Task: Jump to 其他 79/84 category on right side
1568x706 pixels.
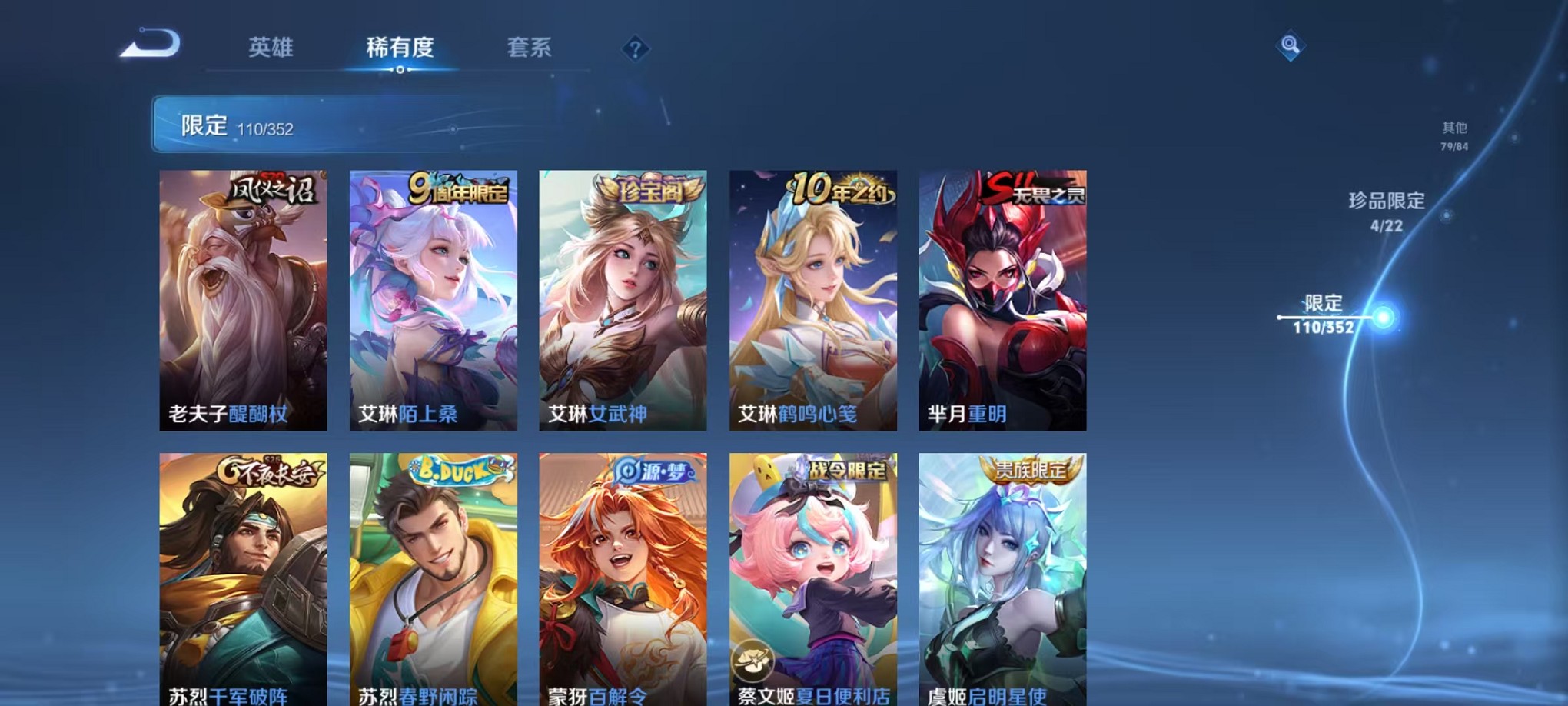Action: (1453, 137)
